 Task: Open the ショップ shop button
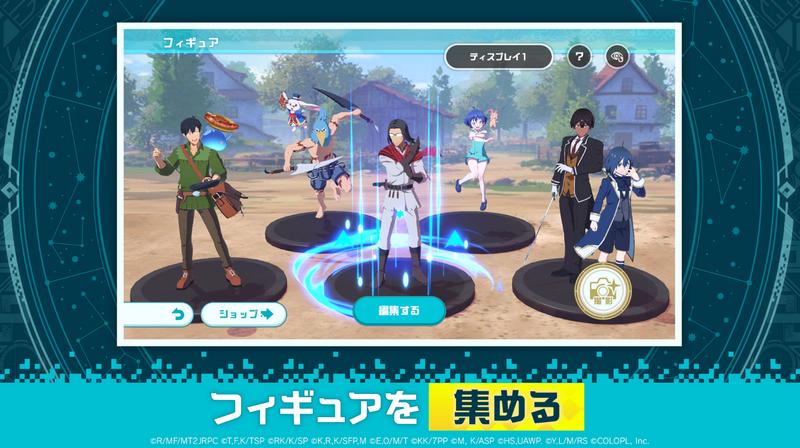(x=243, y=314)
